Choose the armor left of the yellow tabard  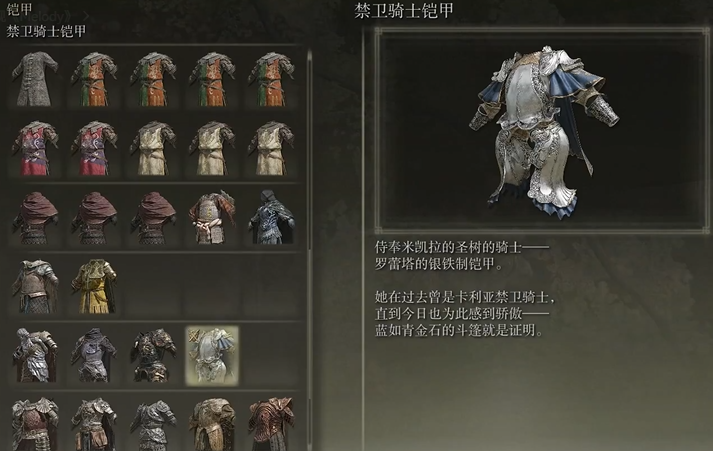click(35, 285)
